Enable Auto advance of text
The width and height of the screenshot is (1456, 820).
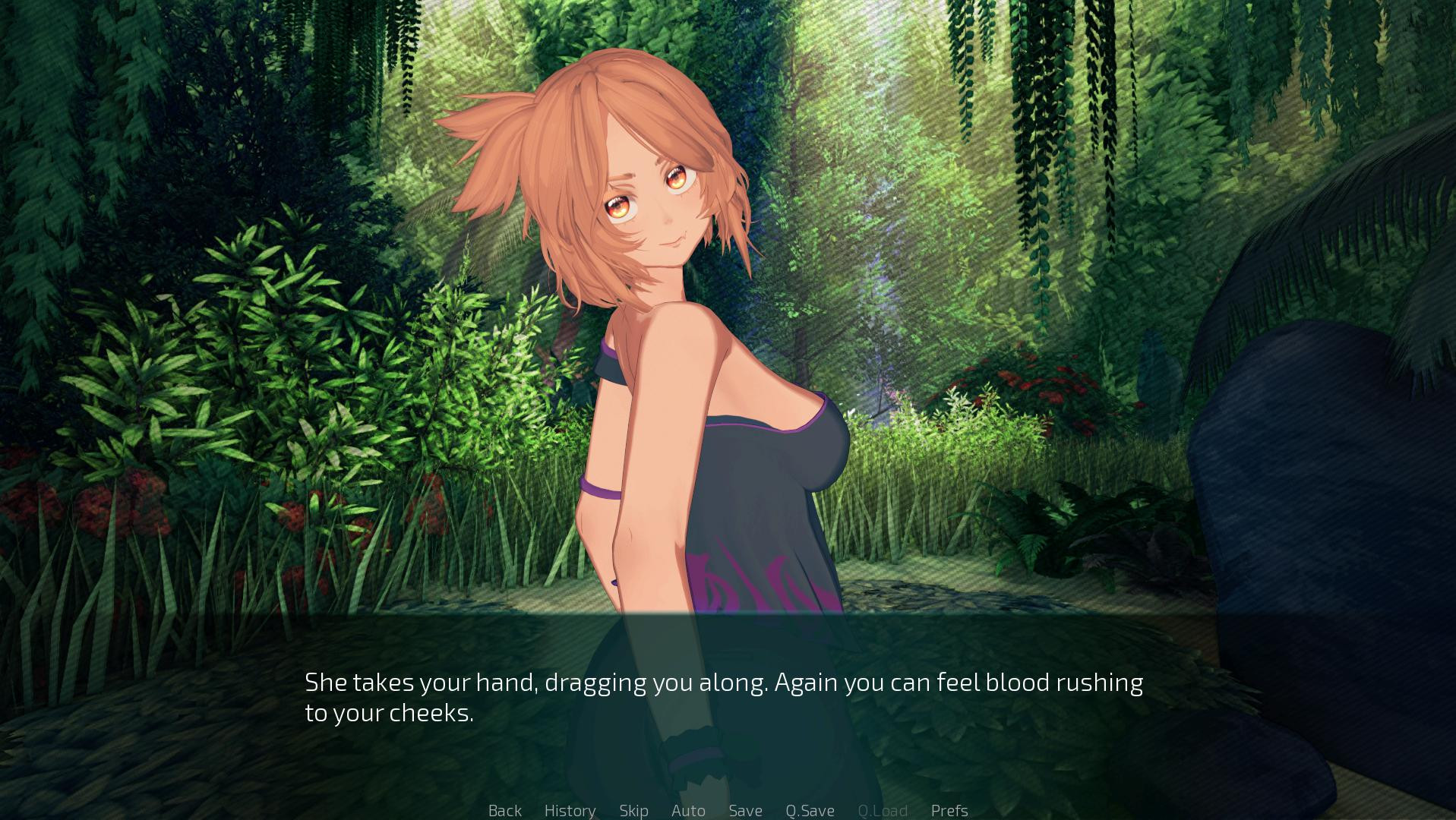pos(688,810)
